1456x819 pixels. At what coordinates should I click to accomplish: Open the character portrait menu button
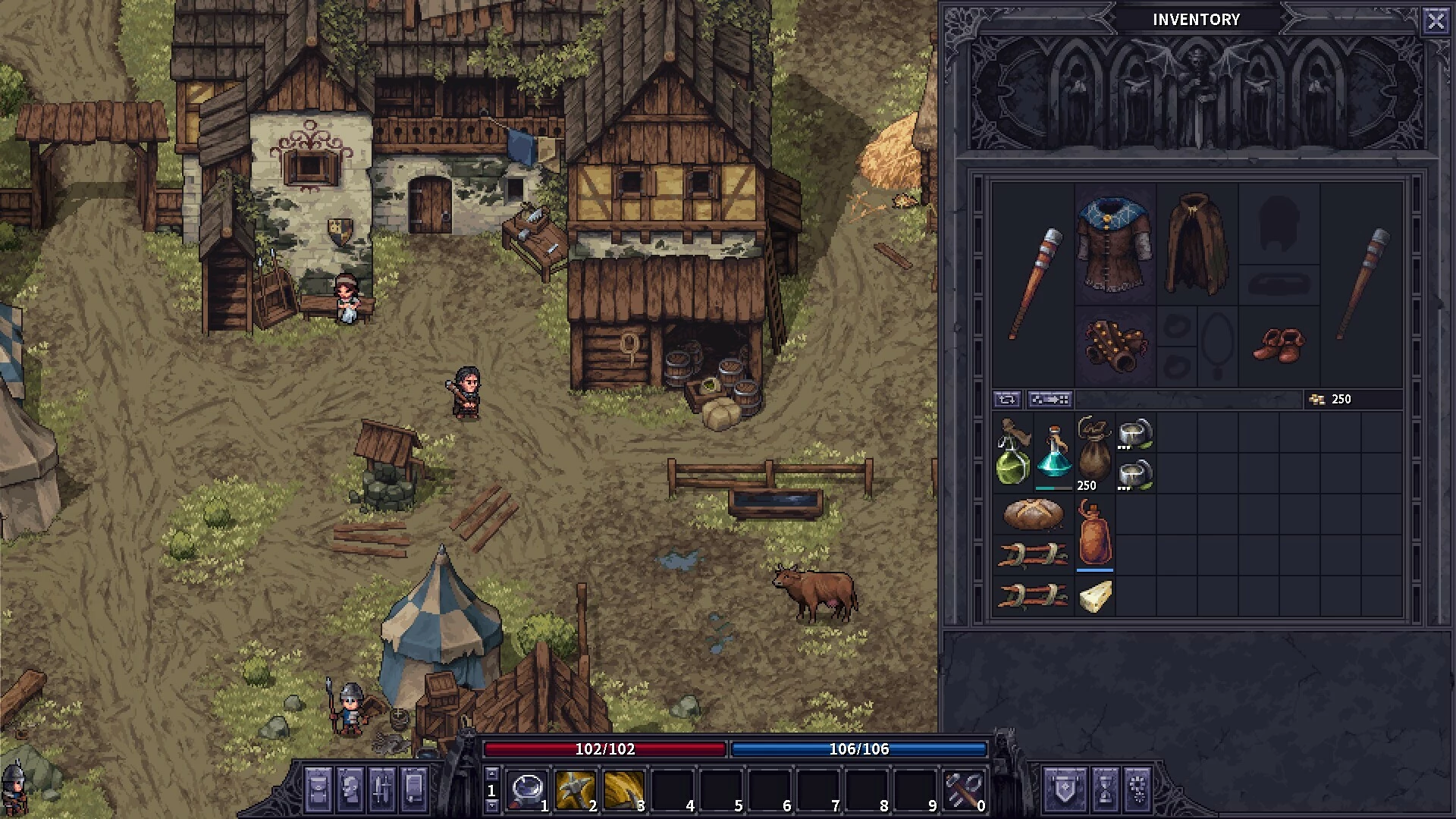[350, 789]
